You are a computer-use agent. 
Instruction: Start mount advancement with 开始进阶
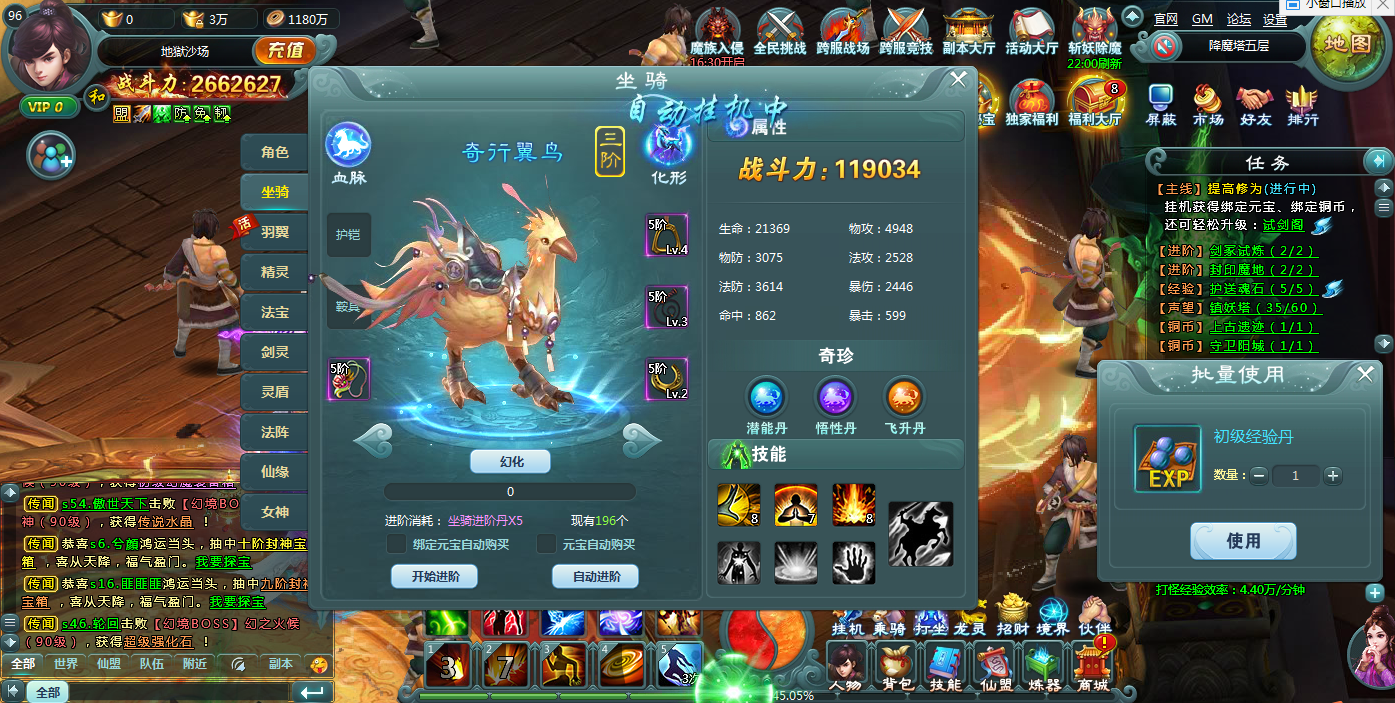[434, 576]
